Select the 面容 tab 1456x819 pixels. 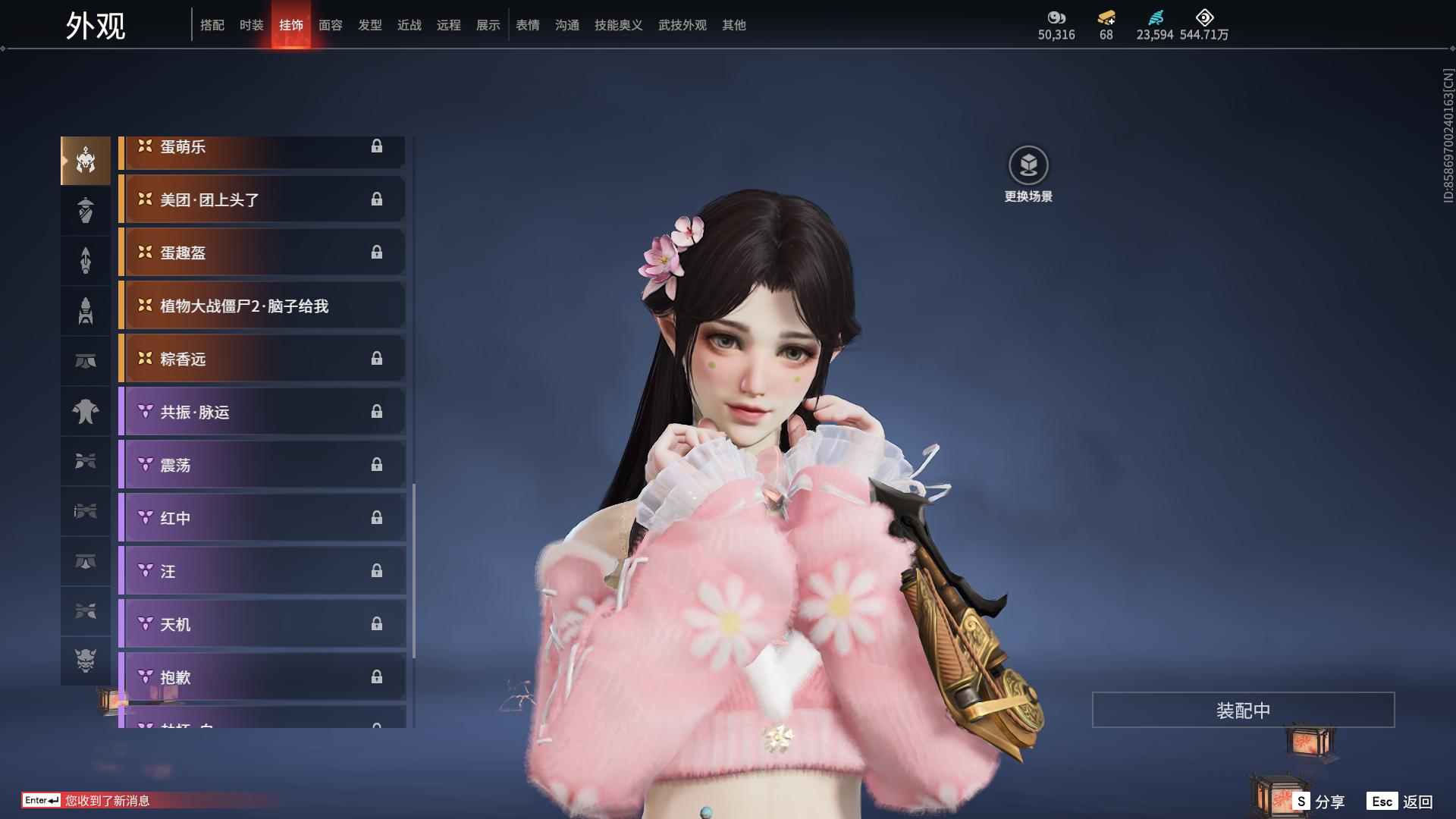(331, 25)
